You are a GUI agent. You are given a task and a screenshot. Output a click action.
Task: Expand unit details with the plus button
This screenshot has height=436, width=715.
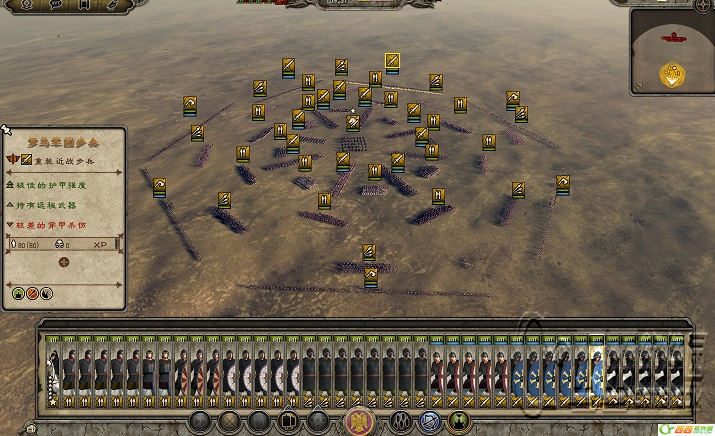(64, 262)
